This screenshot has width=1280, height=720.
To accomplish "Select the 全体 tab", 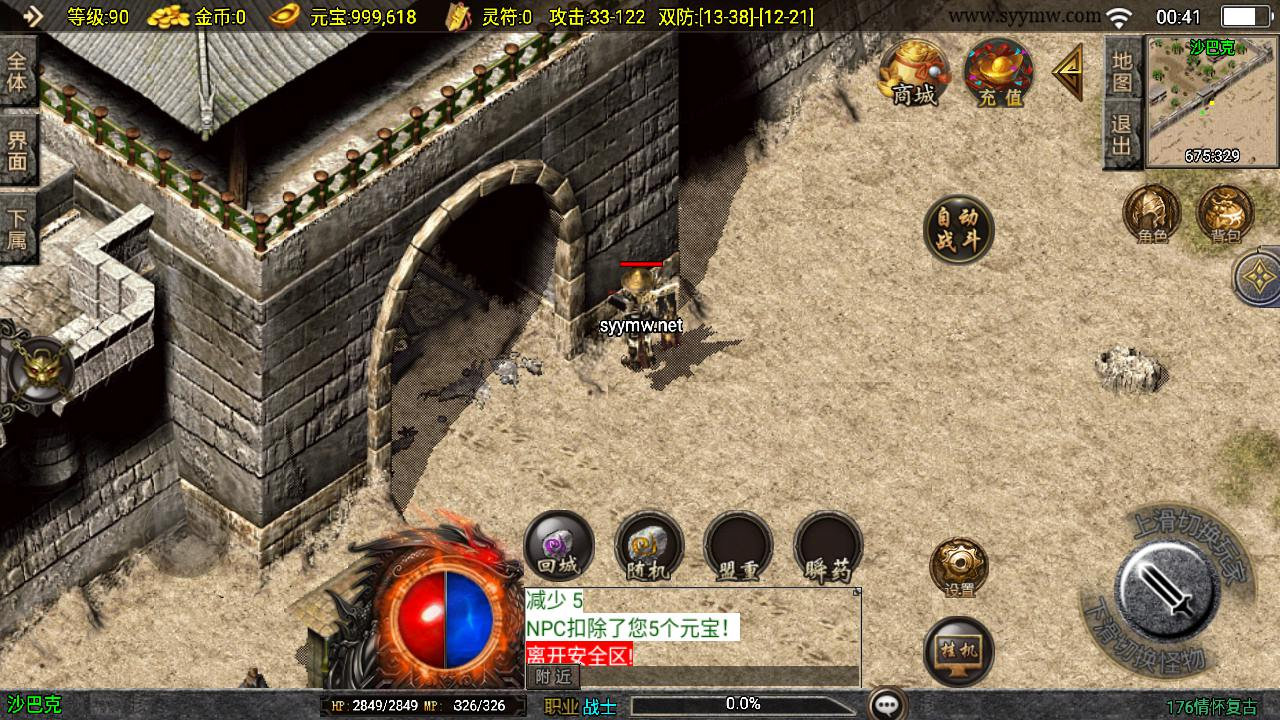I will (x=18, y=71).
